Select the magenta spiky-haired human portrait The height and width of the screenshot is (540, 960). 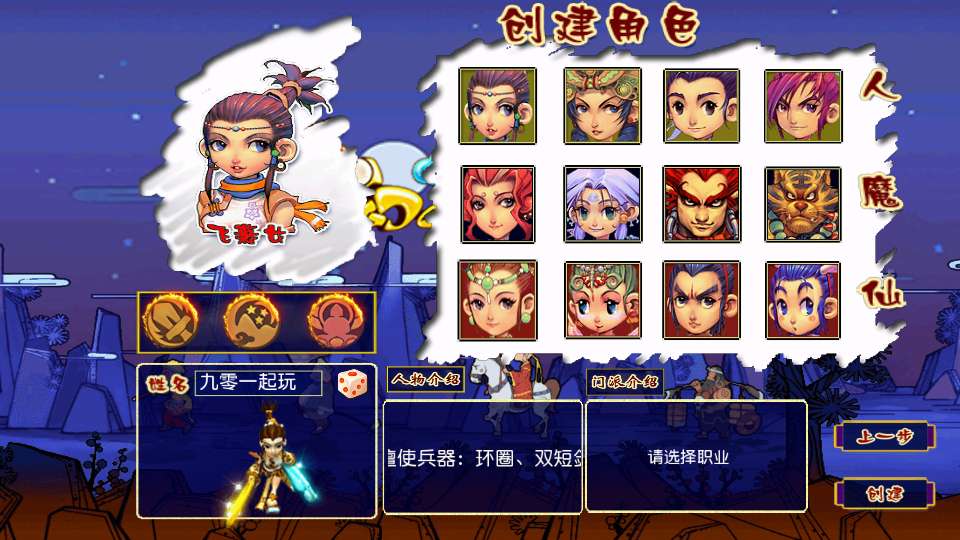tap(803, 105)
